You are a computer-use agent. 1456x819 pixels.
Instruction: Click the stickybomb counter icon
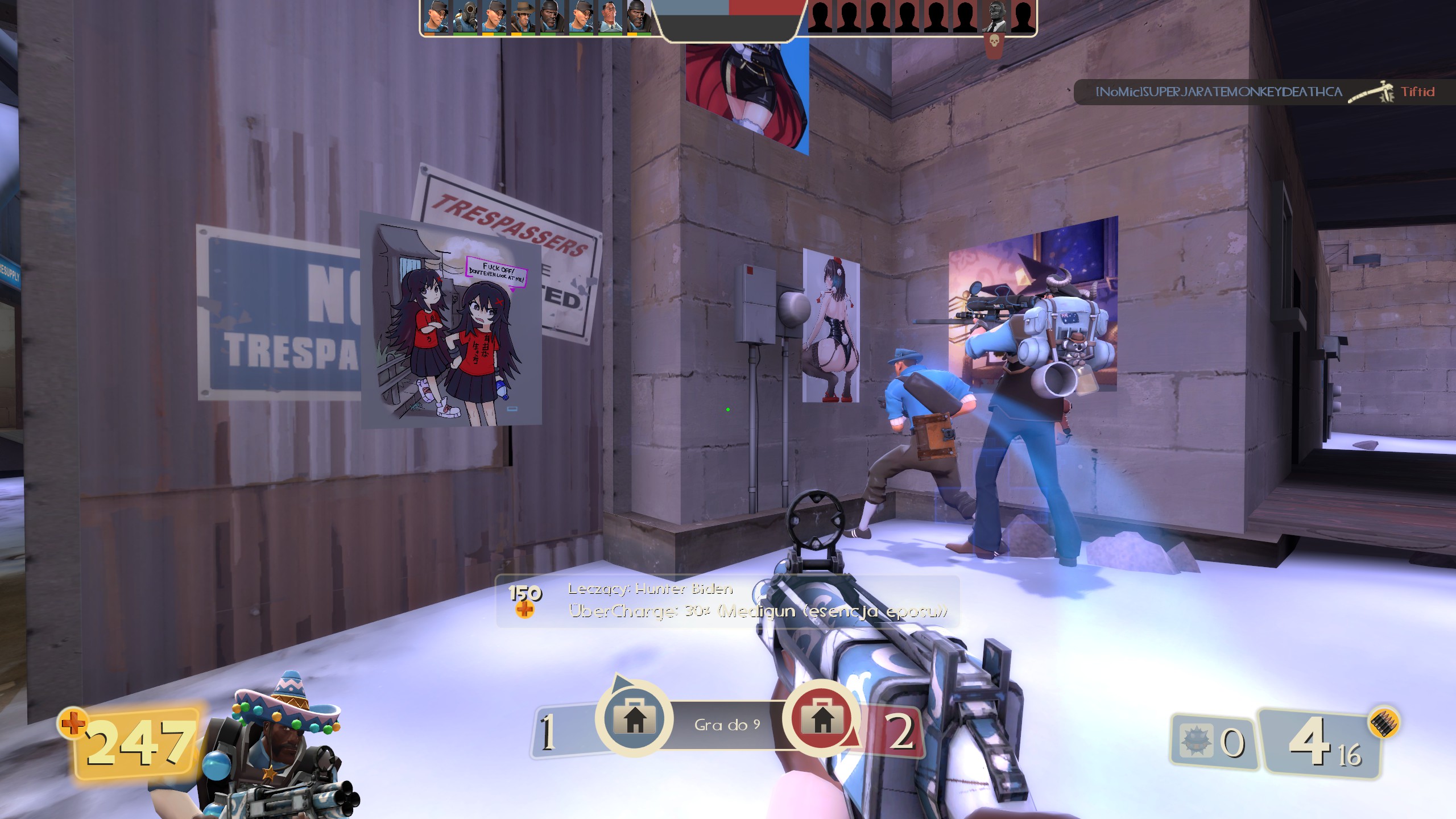pyautogui.click(x=1193, y=741)
